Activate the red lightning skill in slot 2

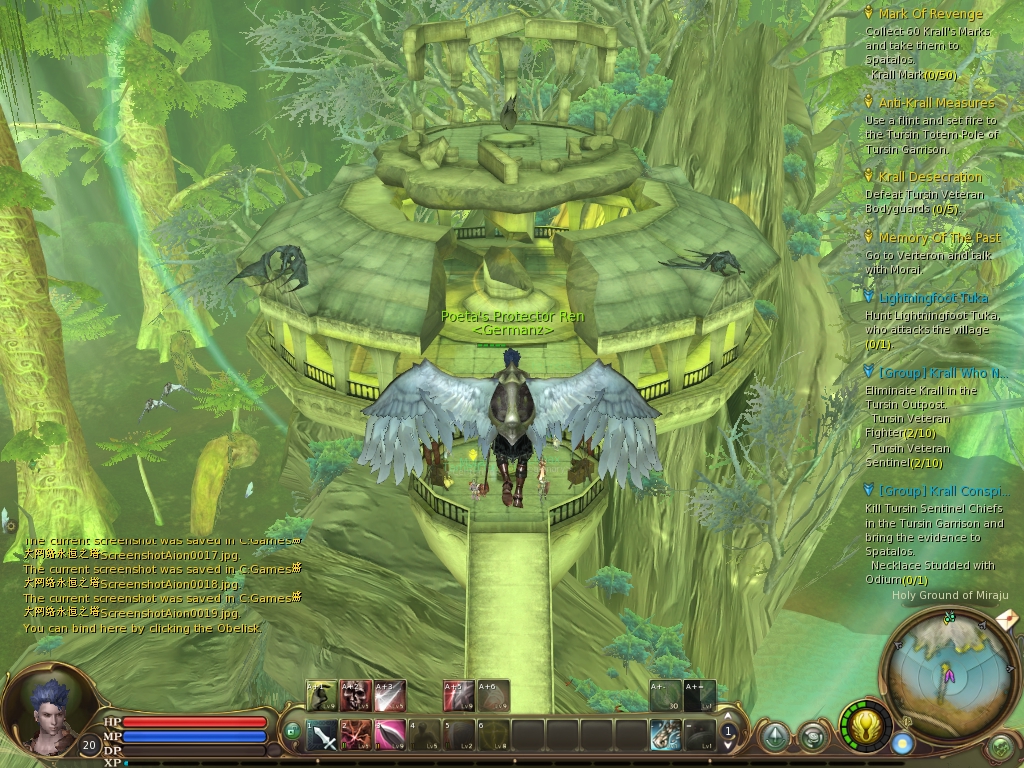[x=355, y=736]
